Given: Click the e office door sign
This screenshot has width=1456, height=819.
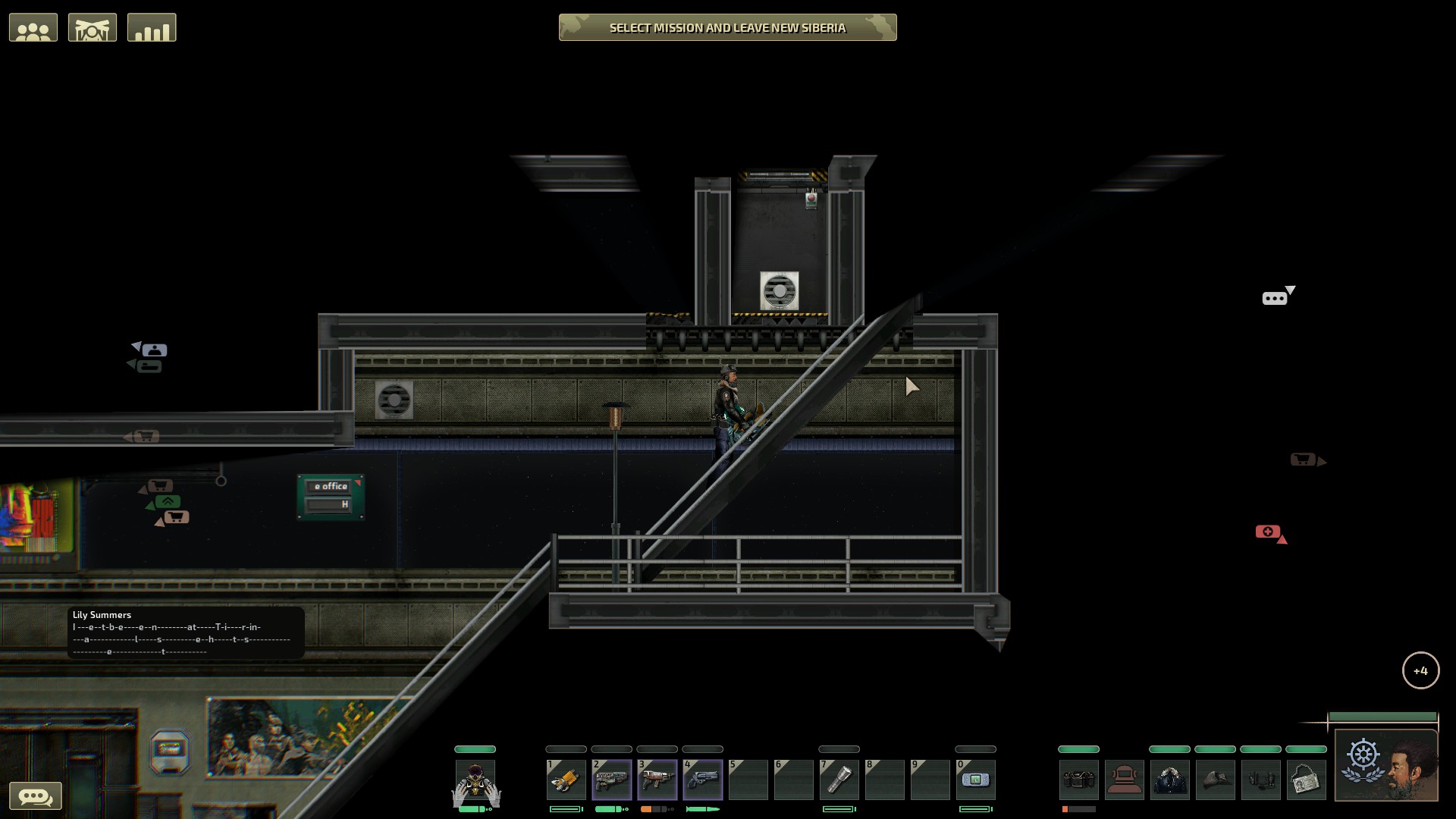Looking at the screenshot, I should 331,488.
